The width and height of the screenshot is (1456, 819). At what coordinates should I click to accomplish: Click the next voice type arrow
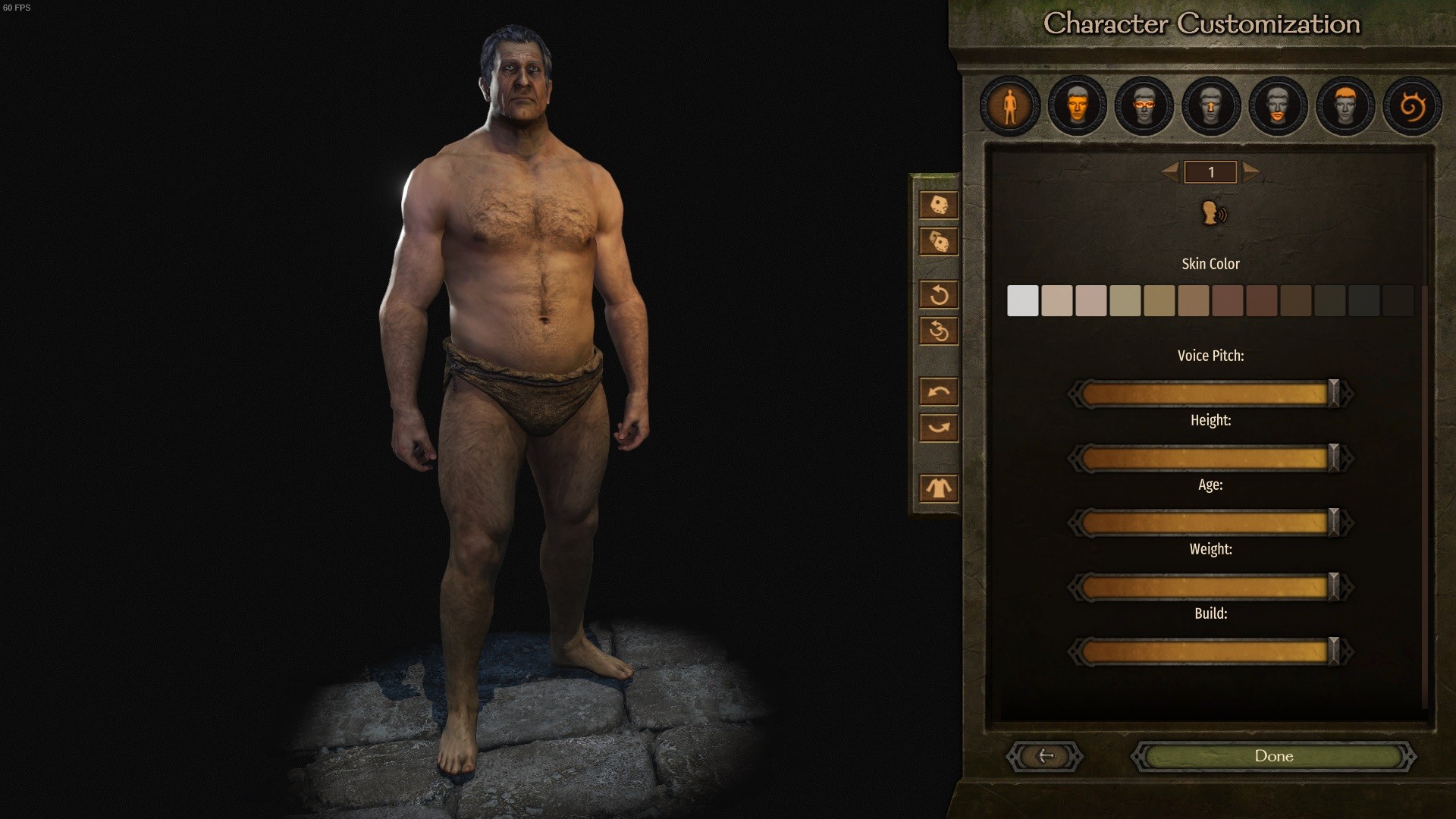[1251, 172]
